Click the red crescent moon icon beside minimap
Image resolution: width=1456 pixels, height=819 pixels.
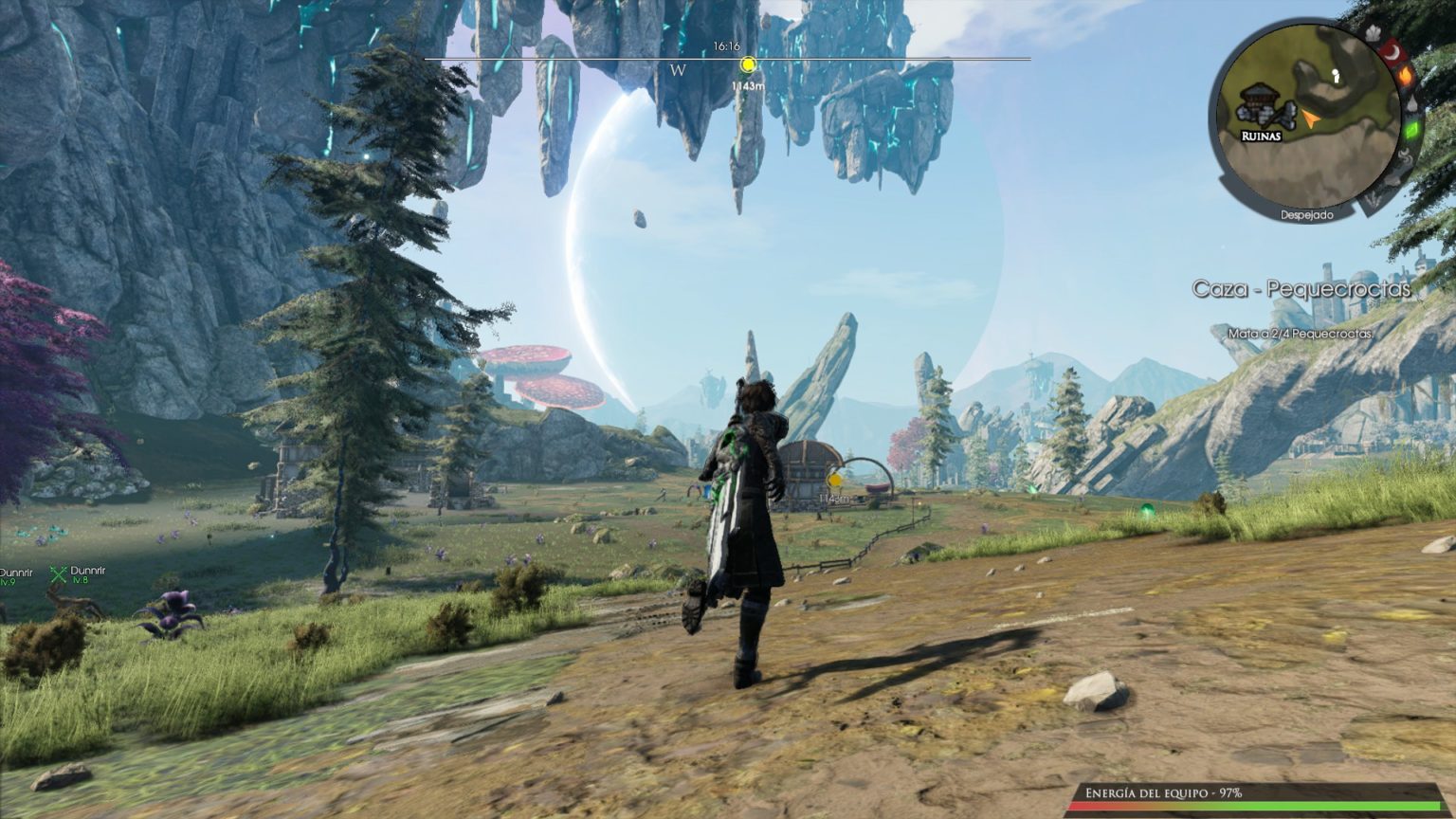[x=1393, y=52]
